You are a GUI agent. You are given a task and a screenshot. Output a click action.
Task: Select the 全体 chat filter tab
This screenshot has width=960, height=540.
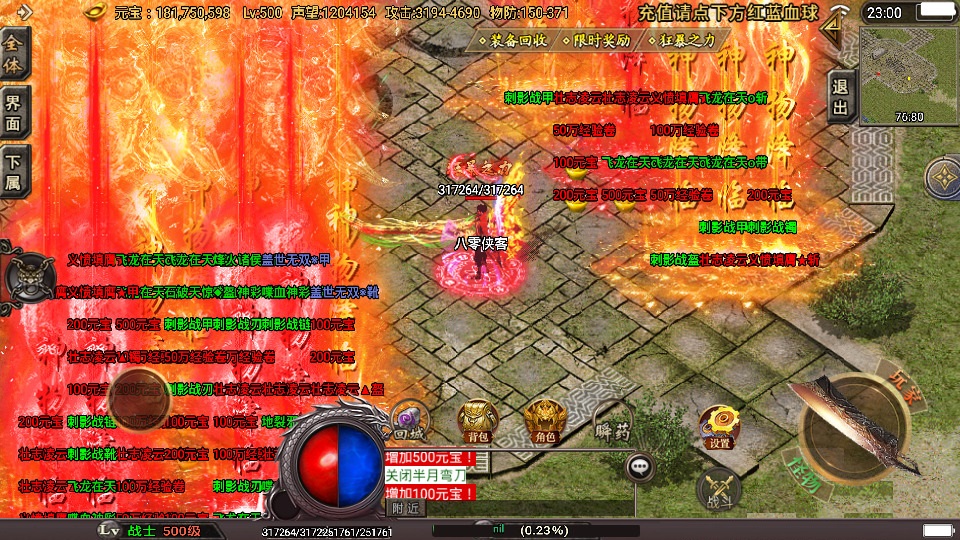(x=14, y=54)
